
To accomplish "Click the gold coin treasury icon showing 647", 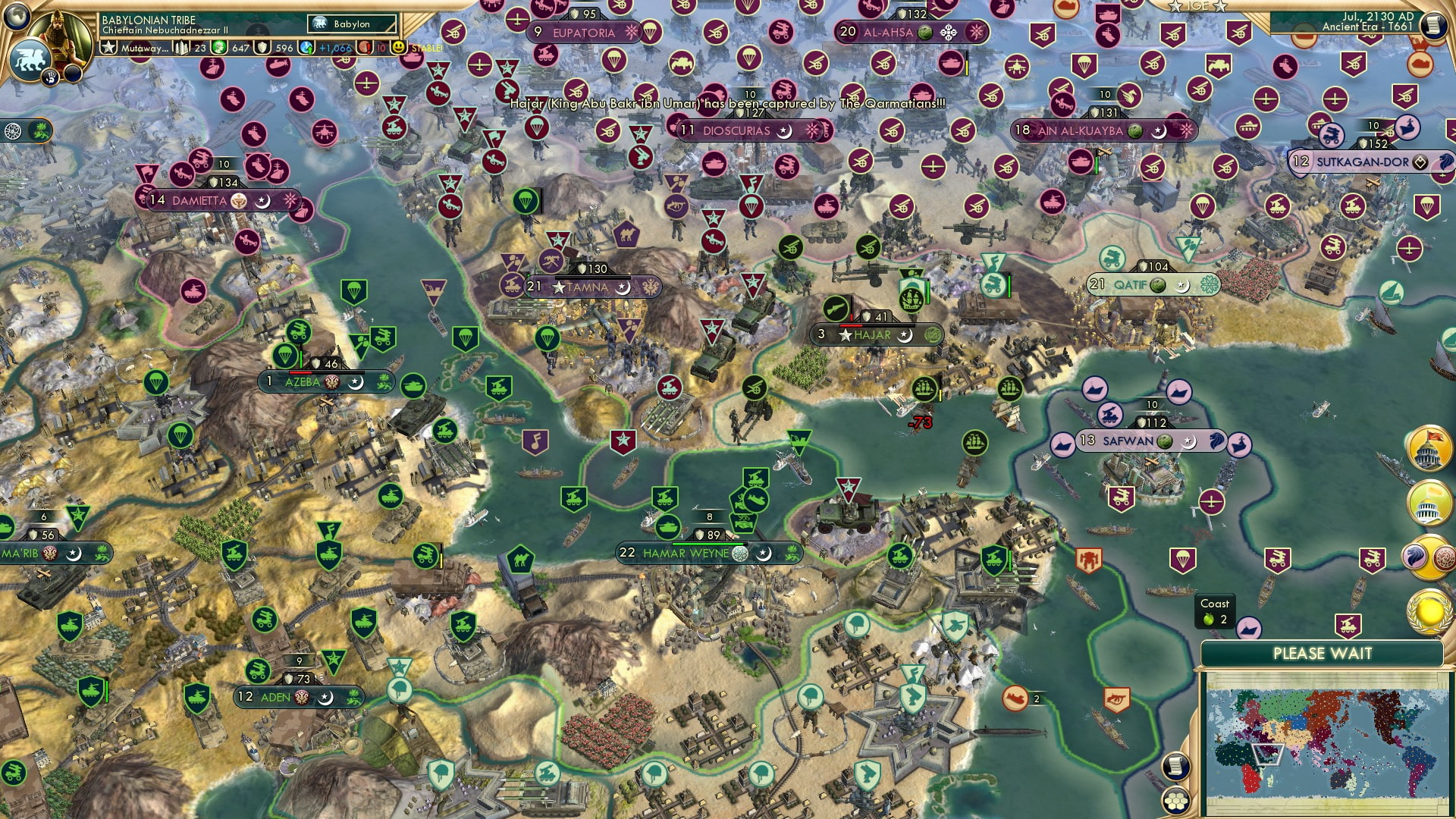I will pyautogui.click(x=219, y=47).
